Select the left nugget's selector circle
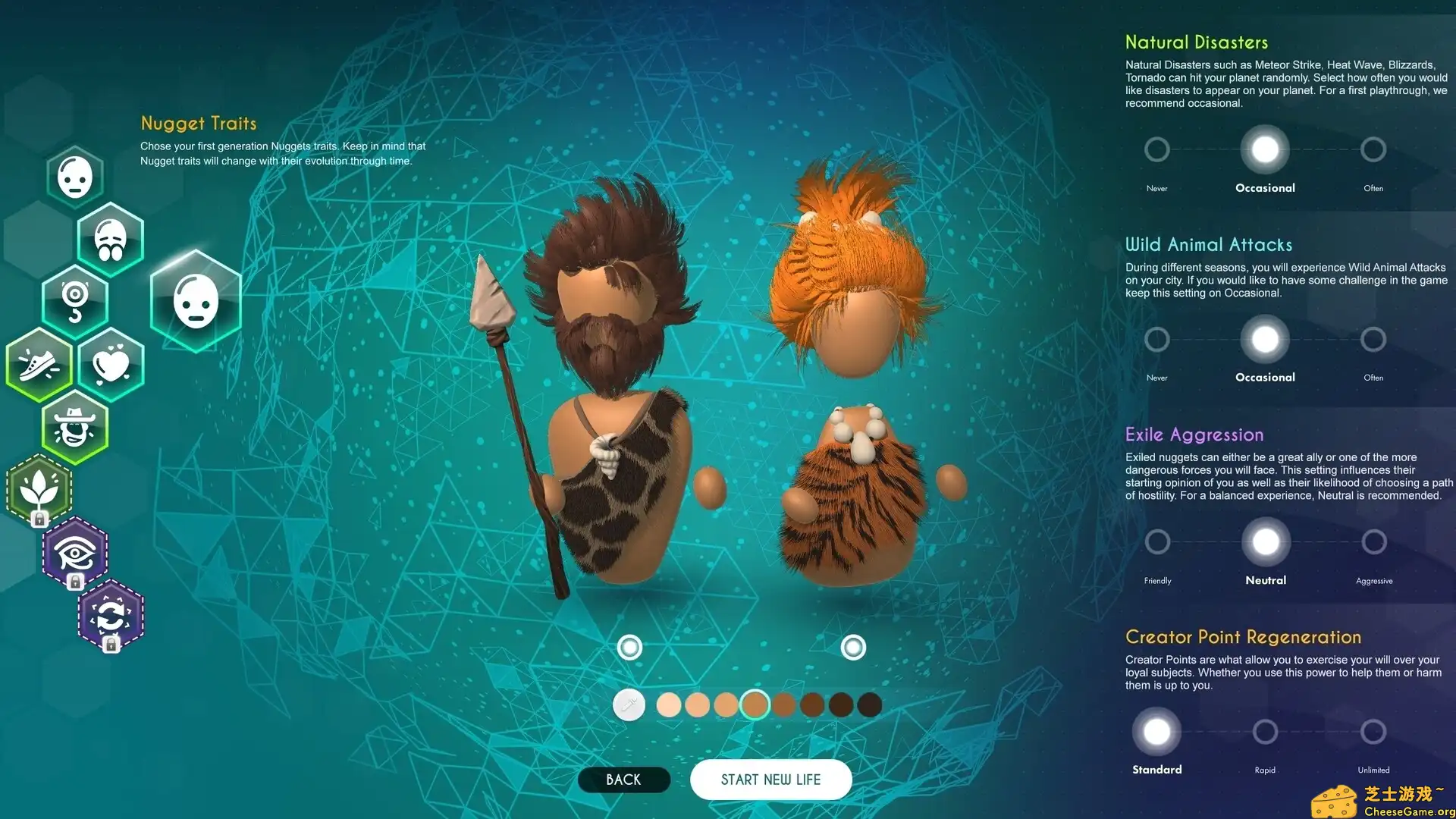1456x819 pixels. (x=630, y=647)
